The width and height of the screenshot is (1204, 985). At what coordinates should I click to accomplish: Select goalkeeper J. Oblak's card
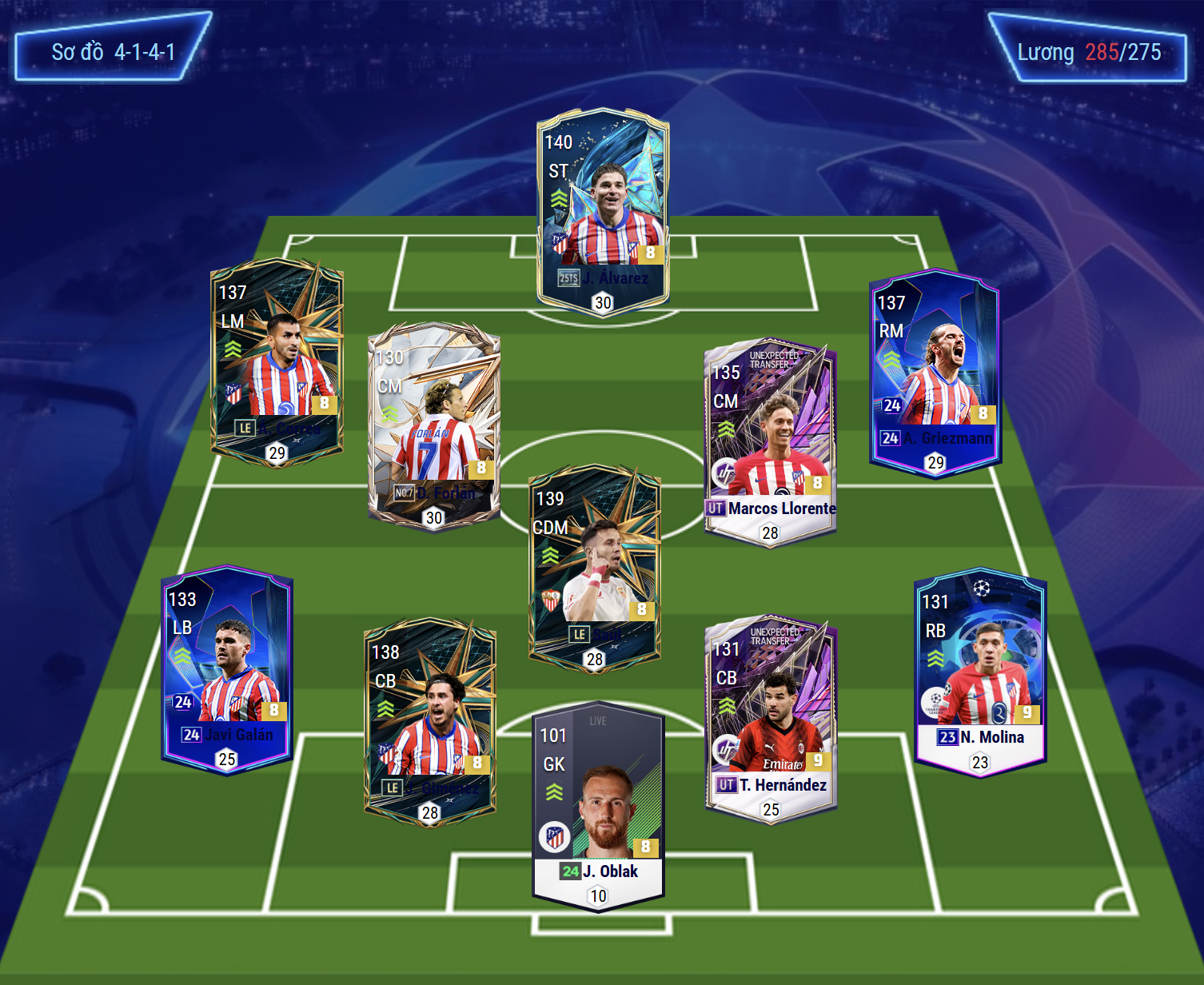(x=598, y=807)
